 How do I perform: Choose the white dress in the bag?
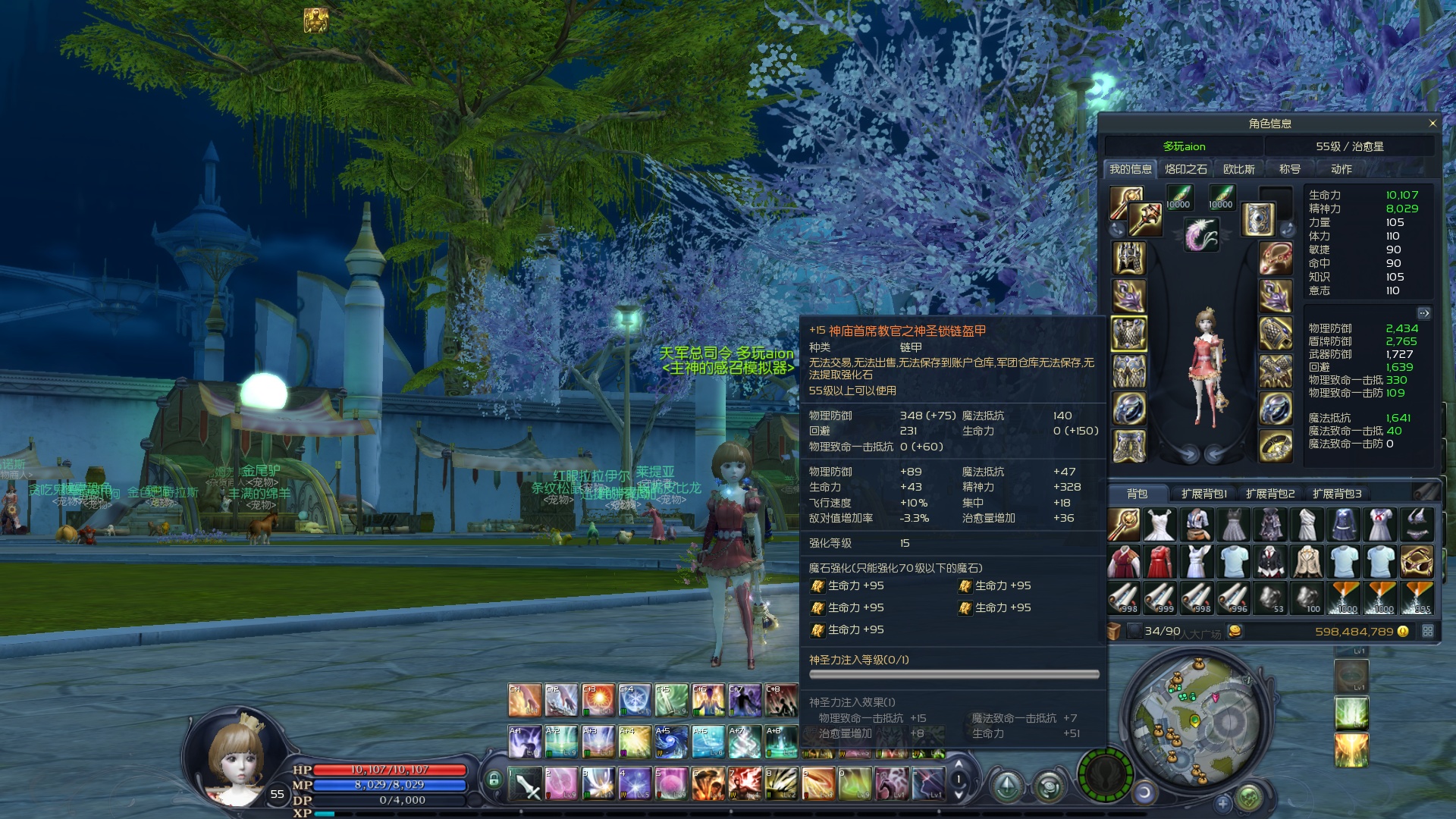pos(1159,525)
